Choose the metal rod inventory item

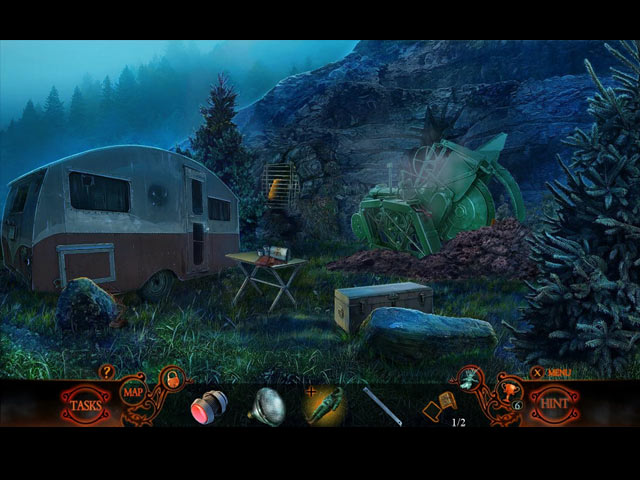pyautogui.click(x=382, y=406)
